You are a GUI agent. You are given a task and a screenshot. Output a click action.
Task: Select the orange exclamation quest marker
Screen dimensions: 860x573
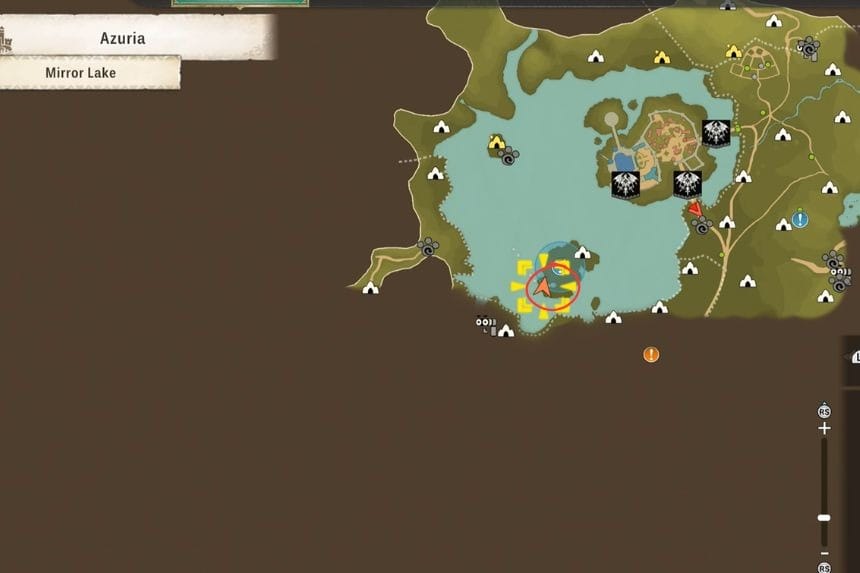tap(651, 354)
